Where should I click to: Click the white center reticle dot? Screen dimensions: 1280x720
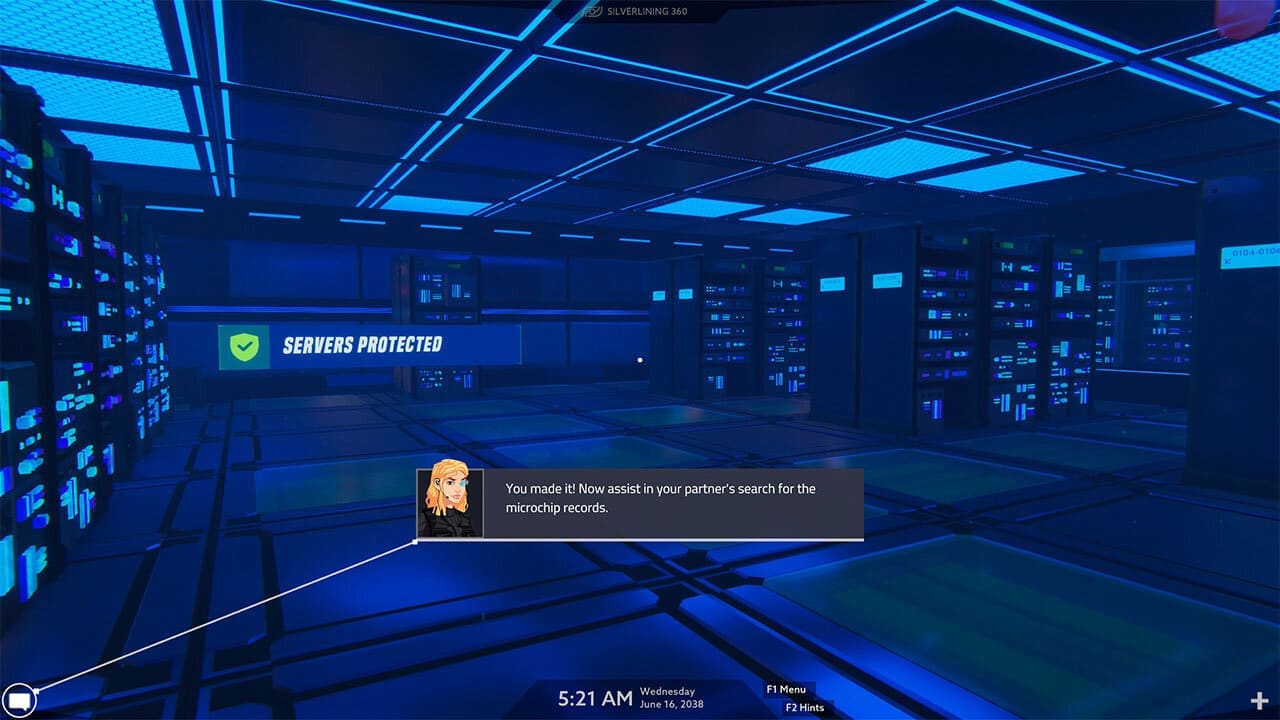point(640,359)
